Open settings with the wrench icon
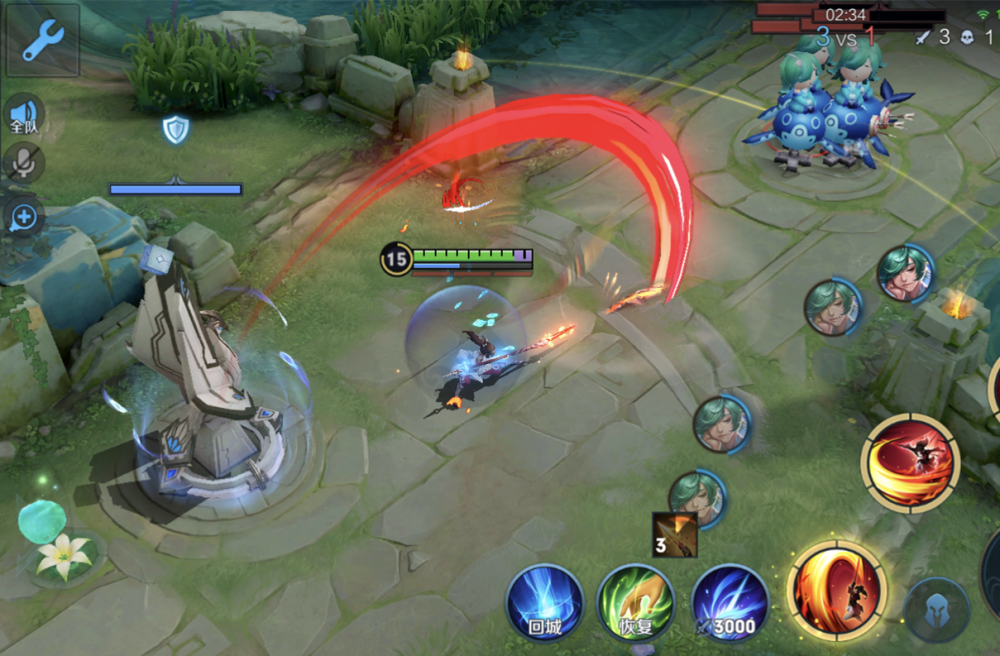Screen dimensions: 1000x656 click(42, 40)
